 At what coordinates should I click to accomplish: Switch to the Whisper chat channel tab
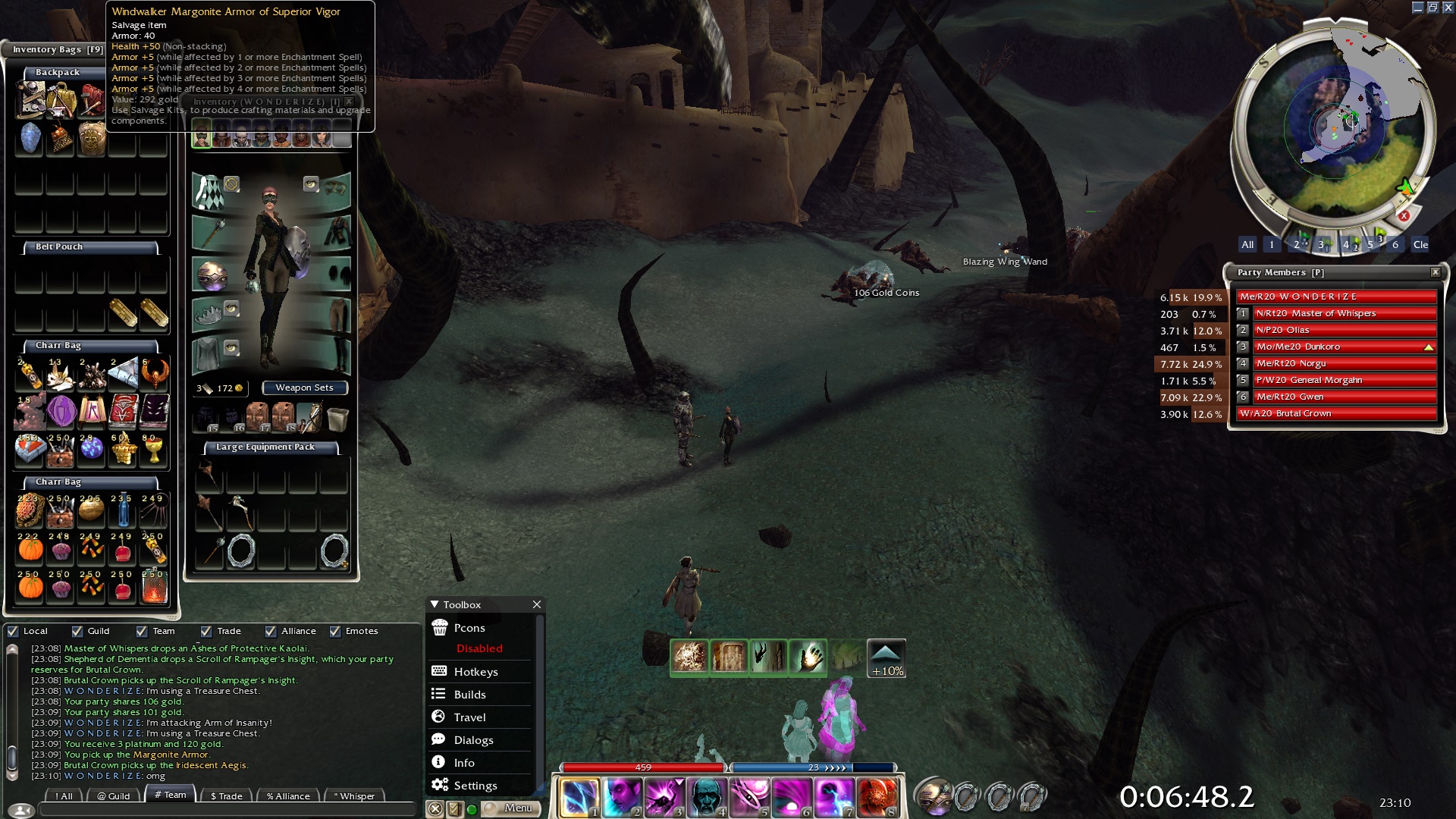[x=353, y=795]
